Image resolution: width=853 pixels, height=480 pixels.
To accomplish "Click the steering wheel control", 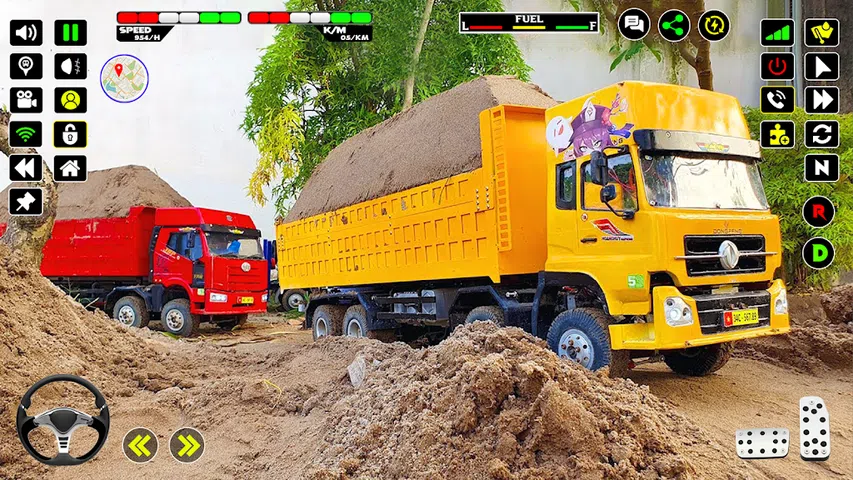I will 62,420.
